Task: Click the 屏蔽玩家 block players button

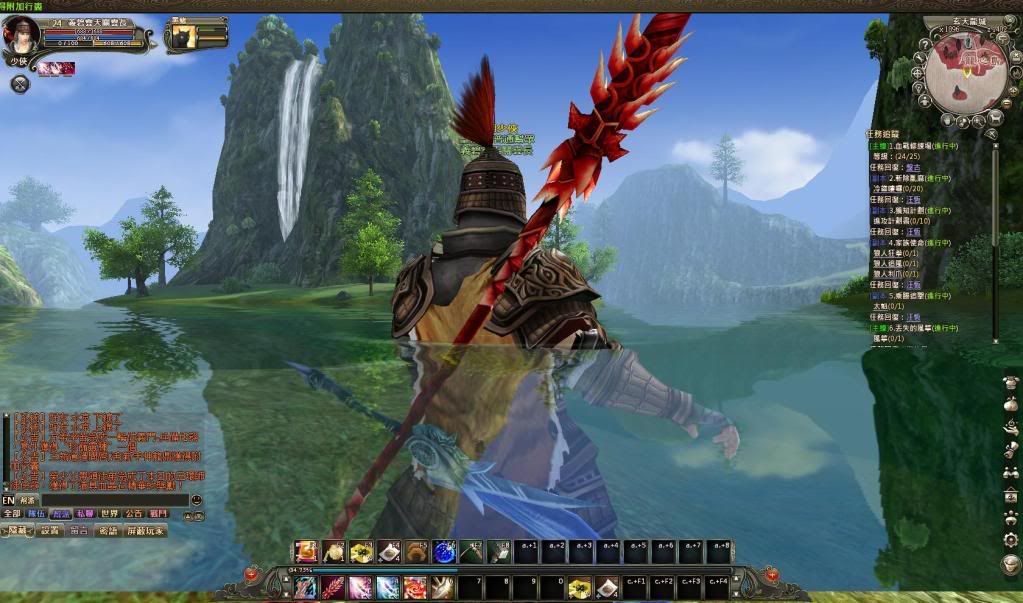Action: click(x=145, y=531)
